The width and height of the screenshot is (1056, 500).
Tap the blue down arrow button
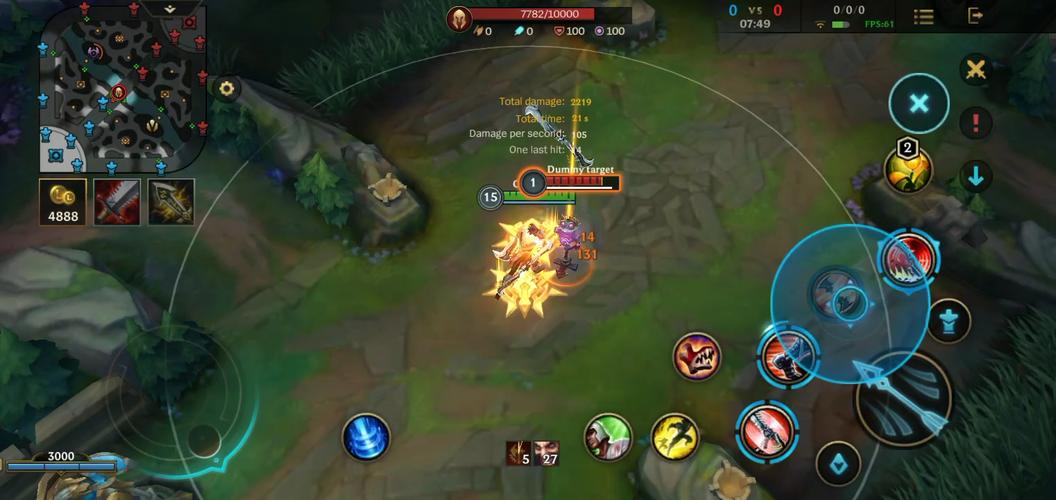click(975, 177)
